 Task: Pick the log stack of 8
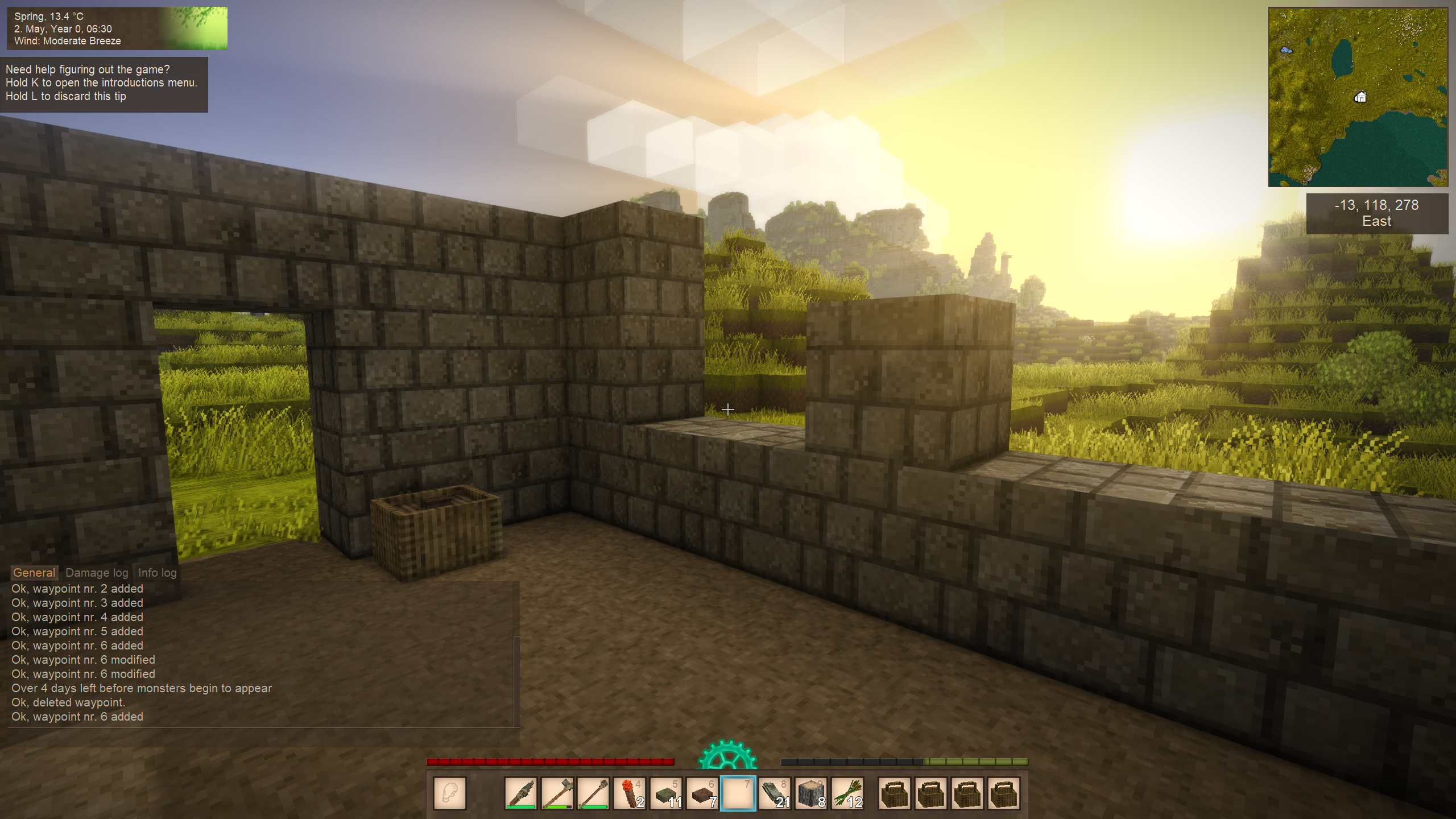(811, 793)
